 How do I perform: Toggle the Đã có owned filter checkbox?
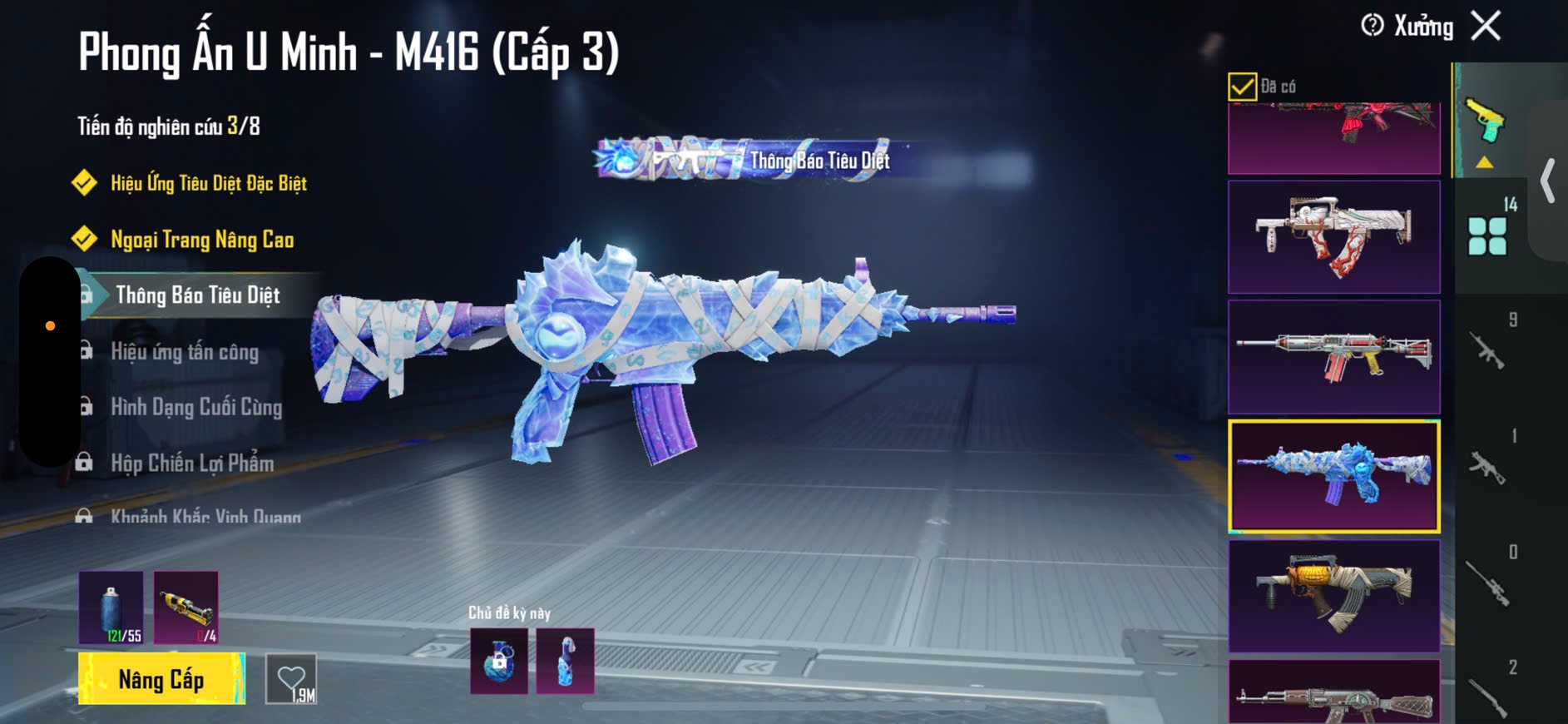tap(1242, 87)
